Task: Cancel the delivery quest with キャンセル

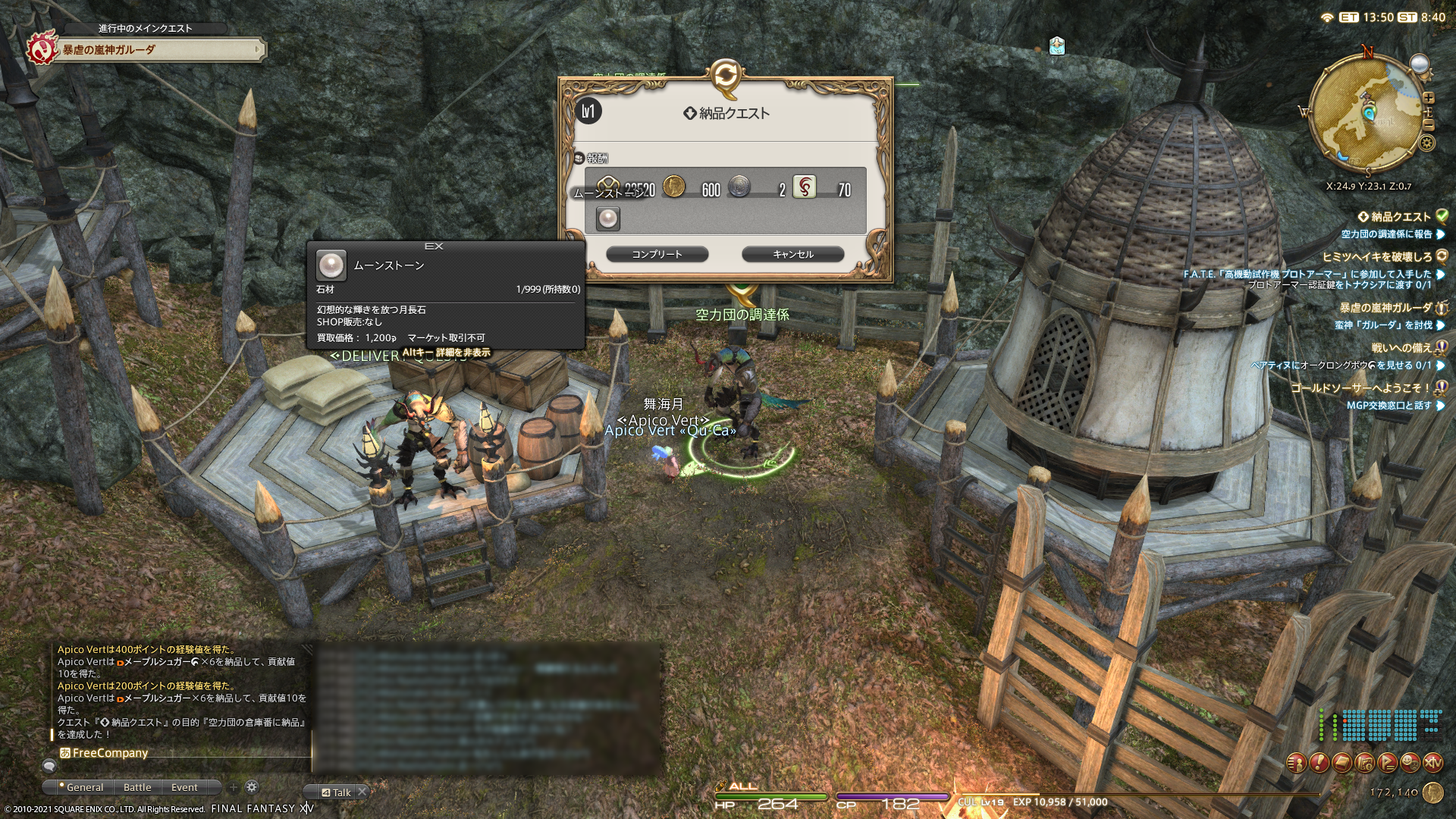Action: point(792,254)
